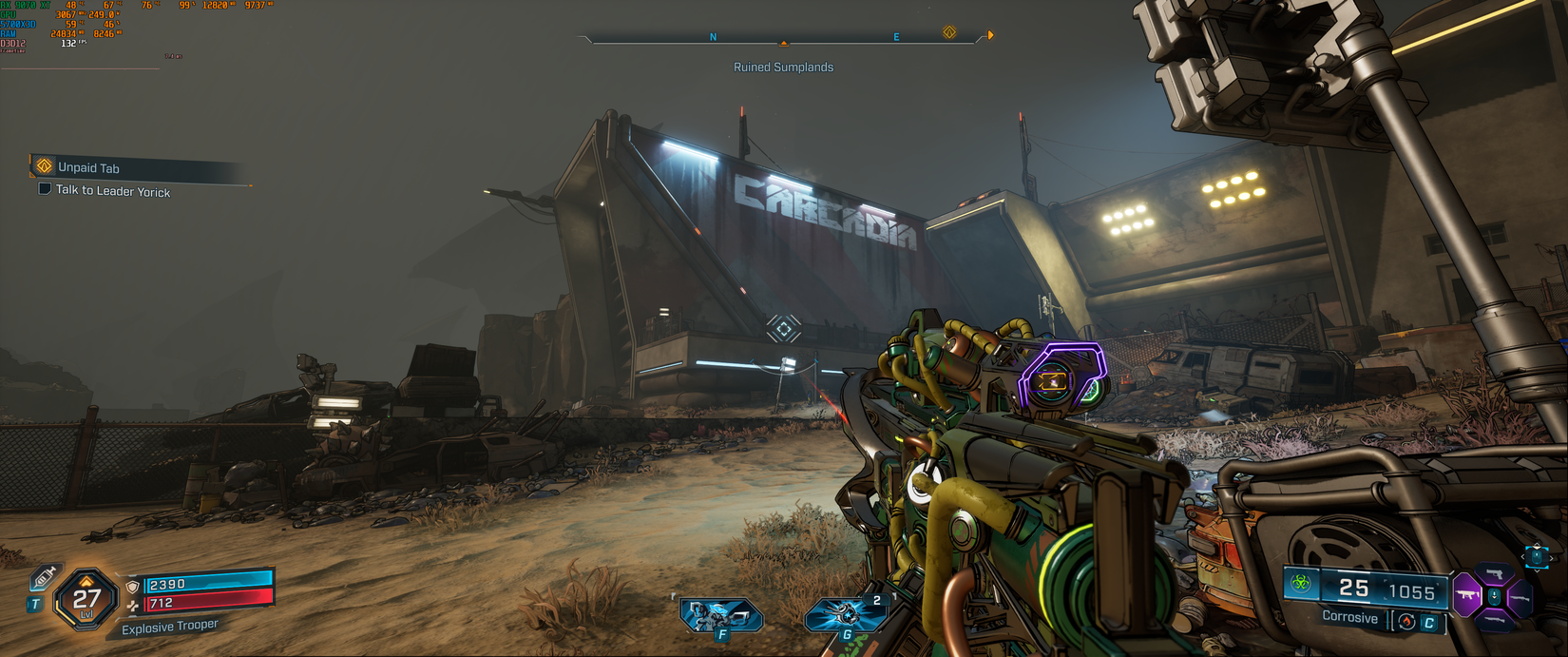Click the quest marker on the compass
The height and width of the screenshot is (657, 1568).
tap(949, 32)
